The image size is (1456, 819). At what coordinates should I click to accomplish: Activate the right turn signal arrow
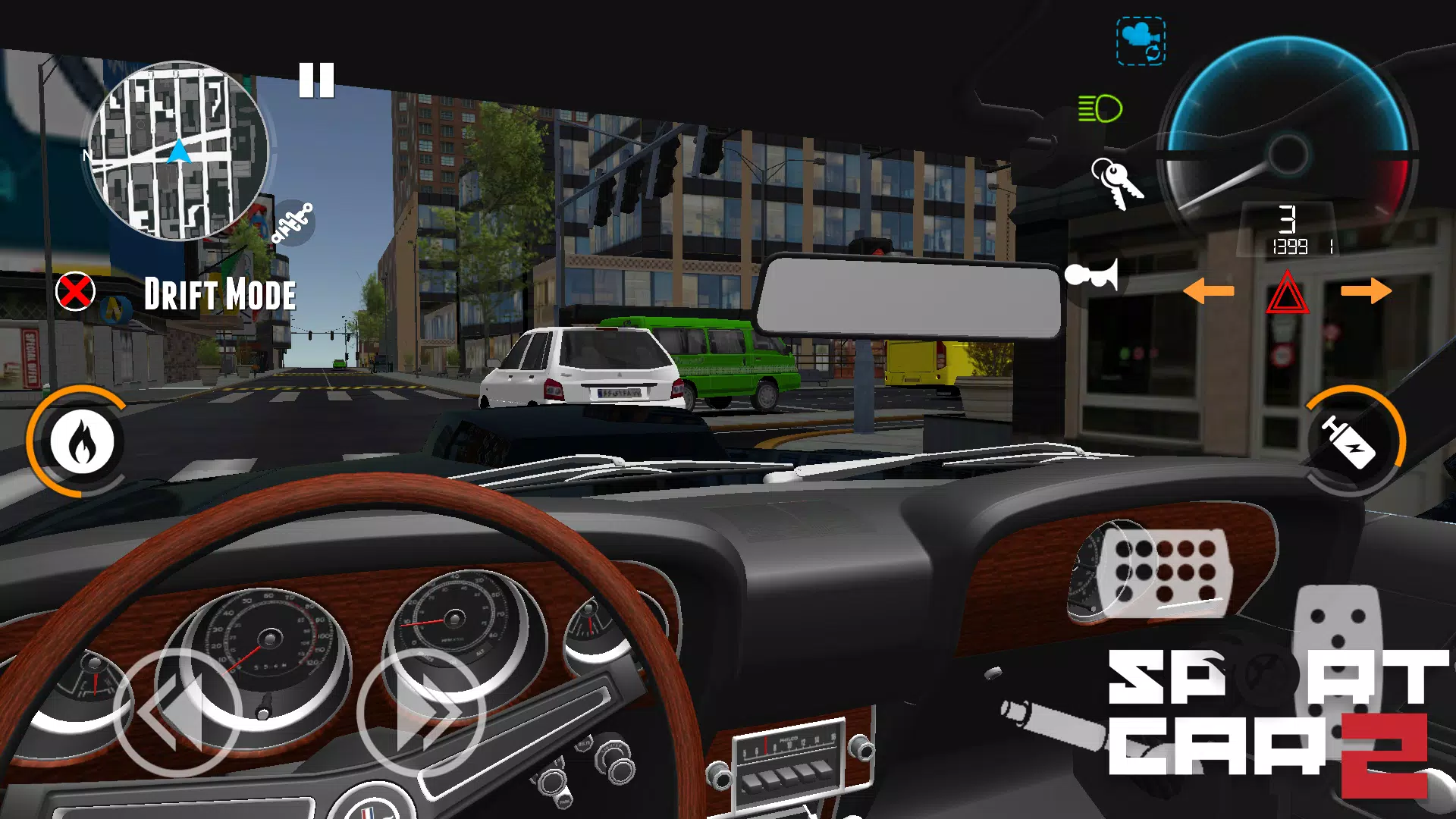point(1366,290)
